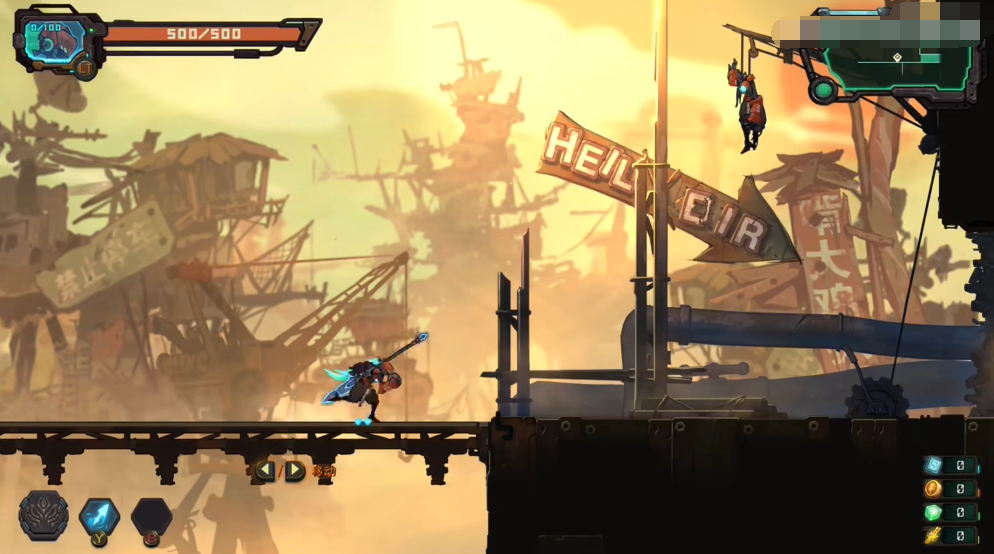This screenshot has height=554, width=994.
Task: Activate the blue crystal shard skill
Action: 99,516
